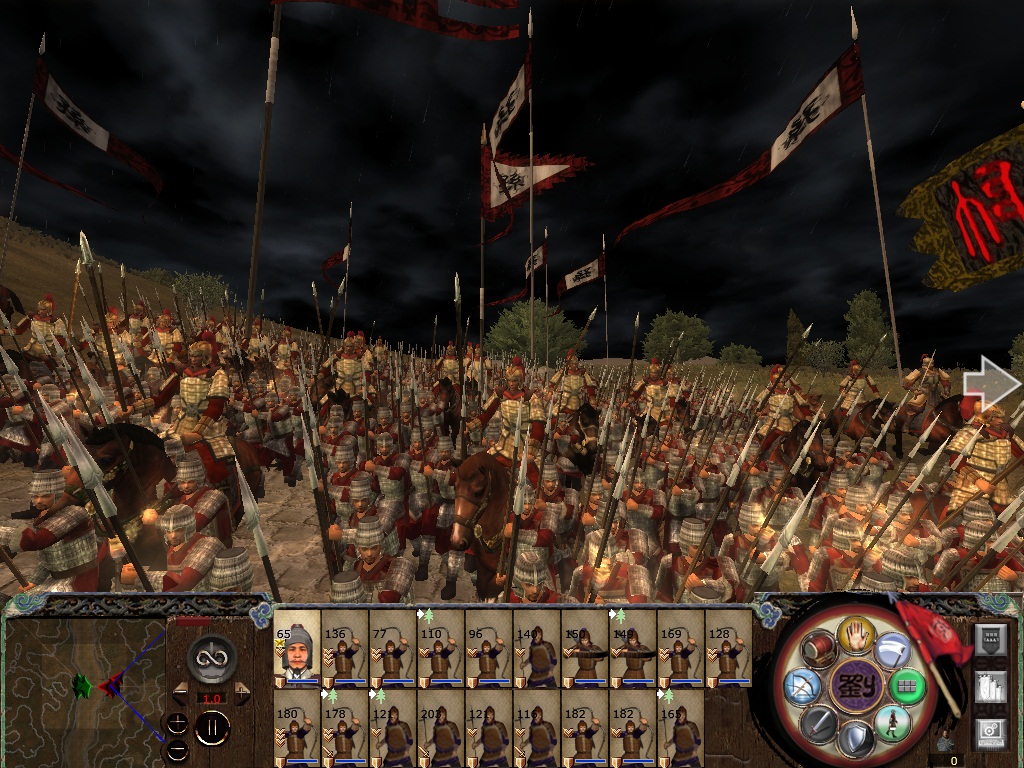Increase game speed with the plus arrow
The height and width of the screenshot is (768, 1024).
(x=242, y=692)
